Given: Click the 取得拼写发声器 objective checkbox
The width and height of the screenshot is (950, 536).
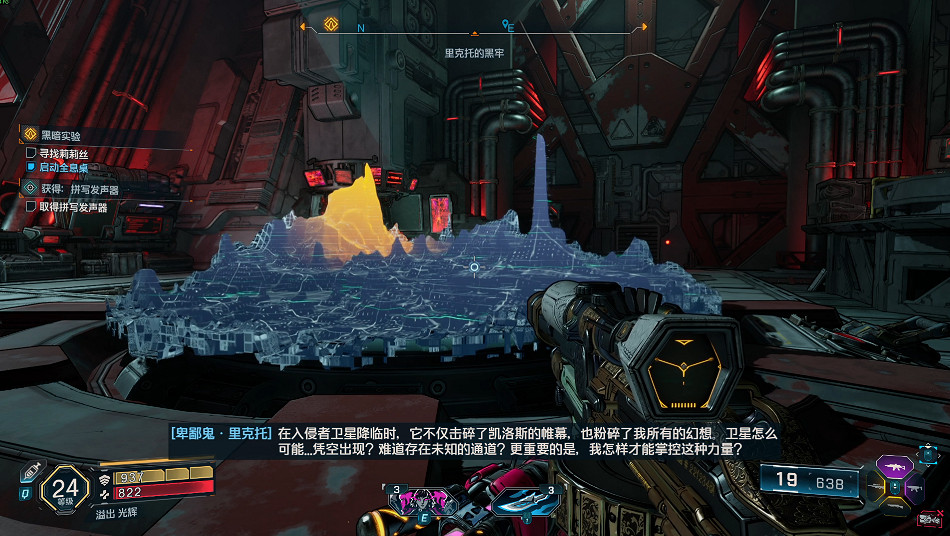Looking at the screenshot, I should coord(31,207).
